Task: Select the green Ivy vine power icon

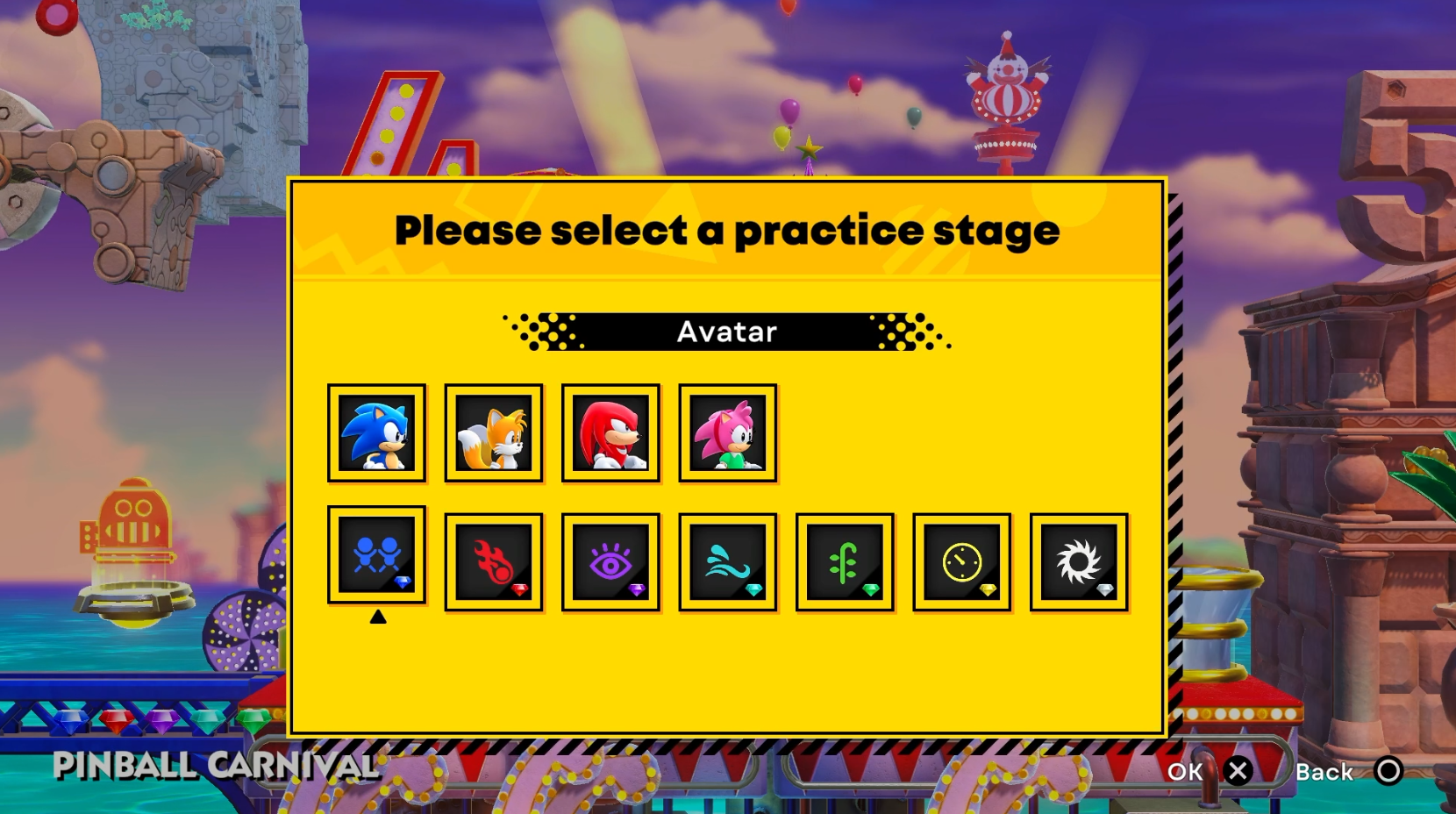Action: pyautogui.click(x=845, y=560)
